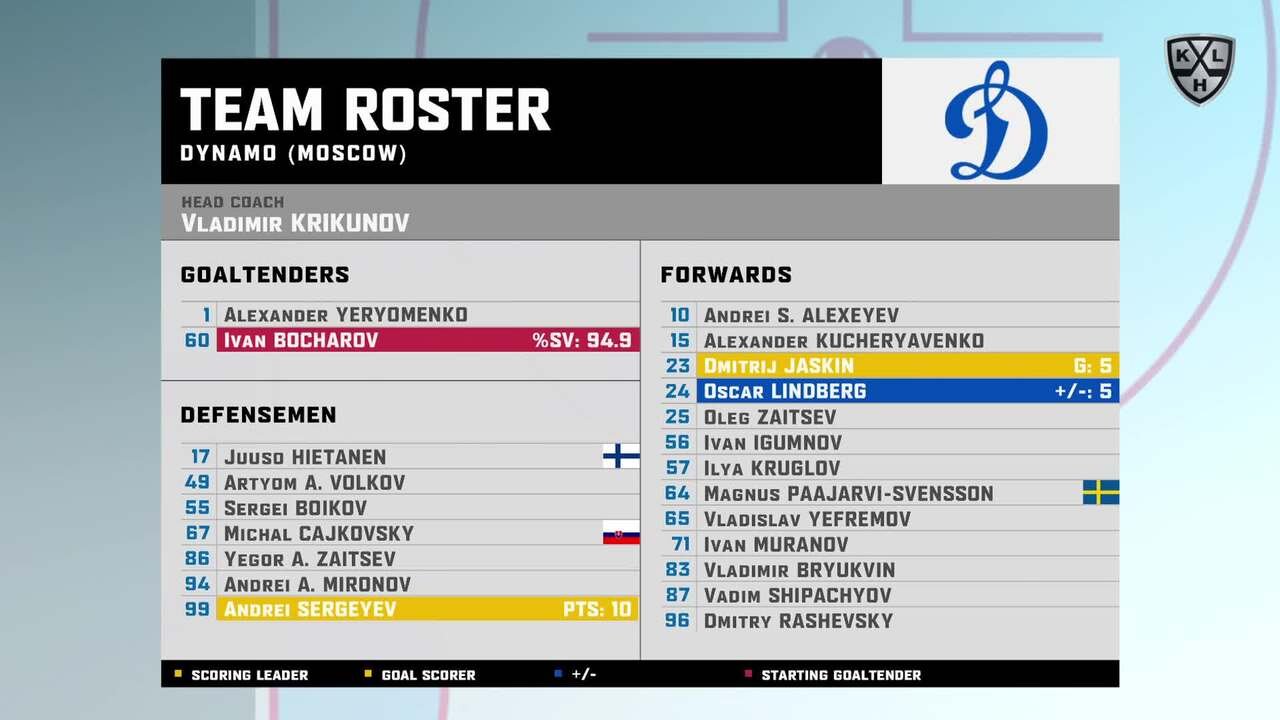Click the Dynamo Moscow team logo

(996, 122)
